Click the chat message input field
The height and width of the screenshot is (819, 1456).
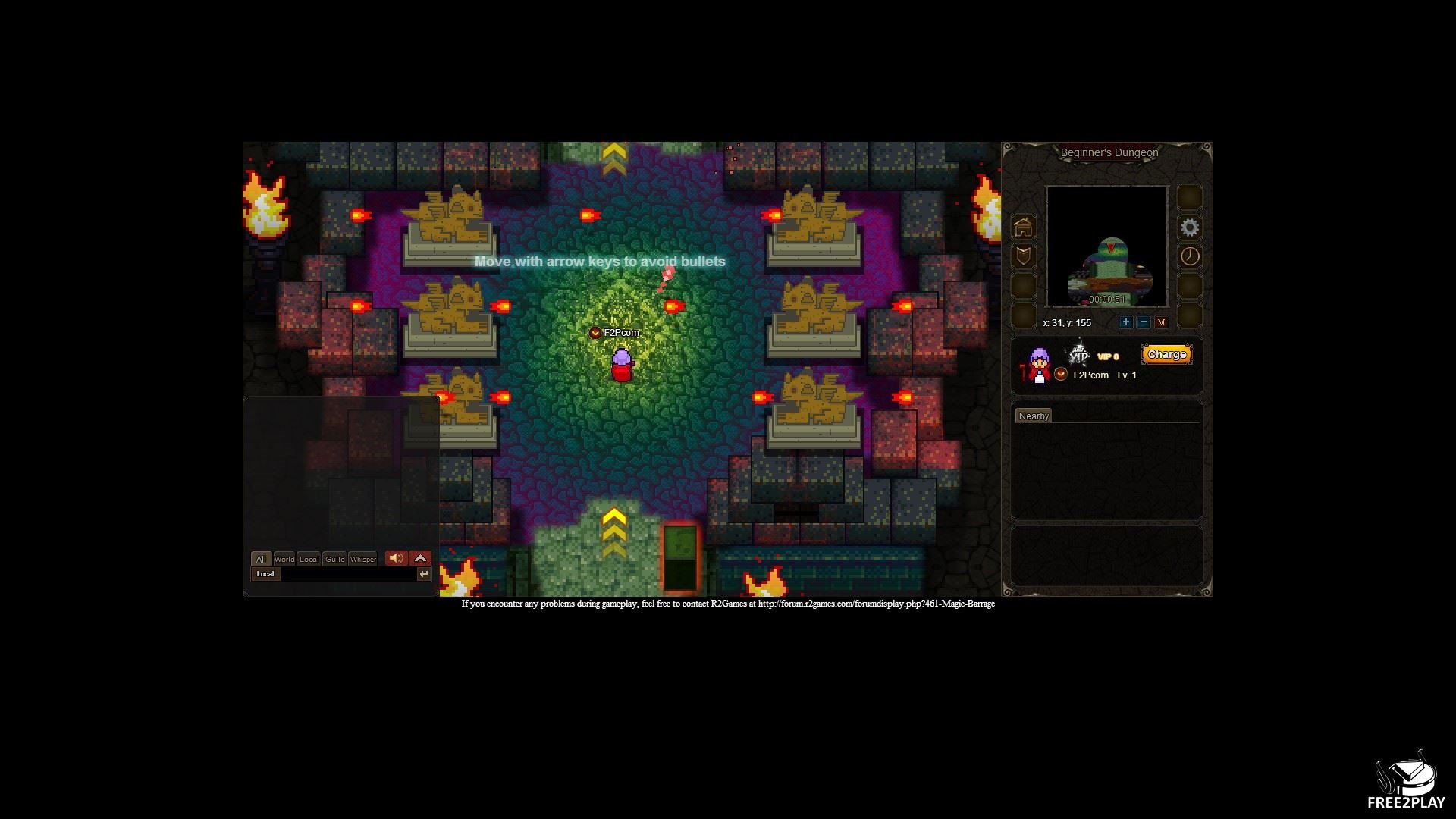pyautogui.click(x=347, y=574)
